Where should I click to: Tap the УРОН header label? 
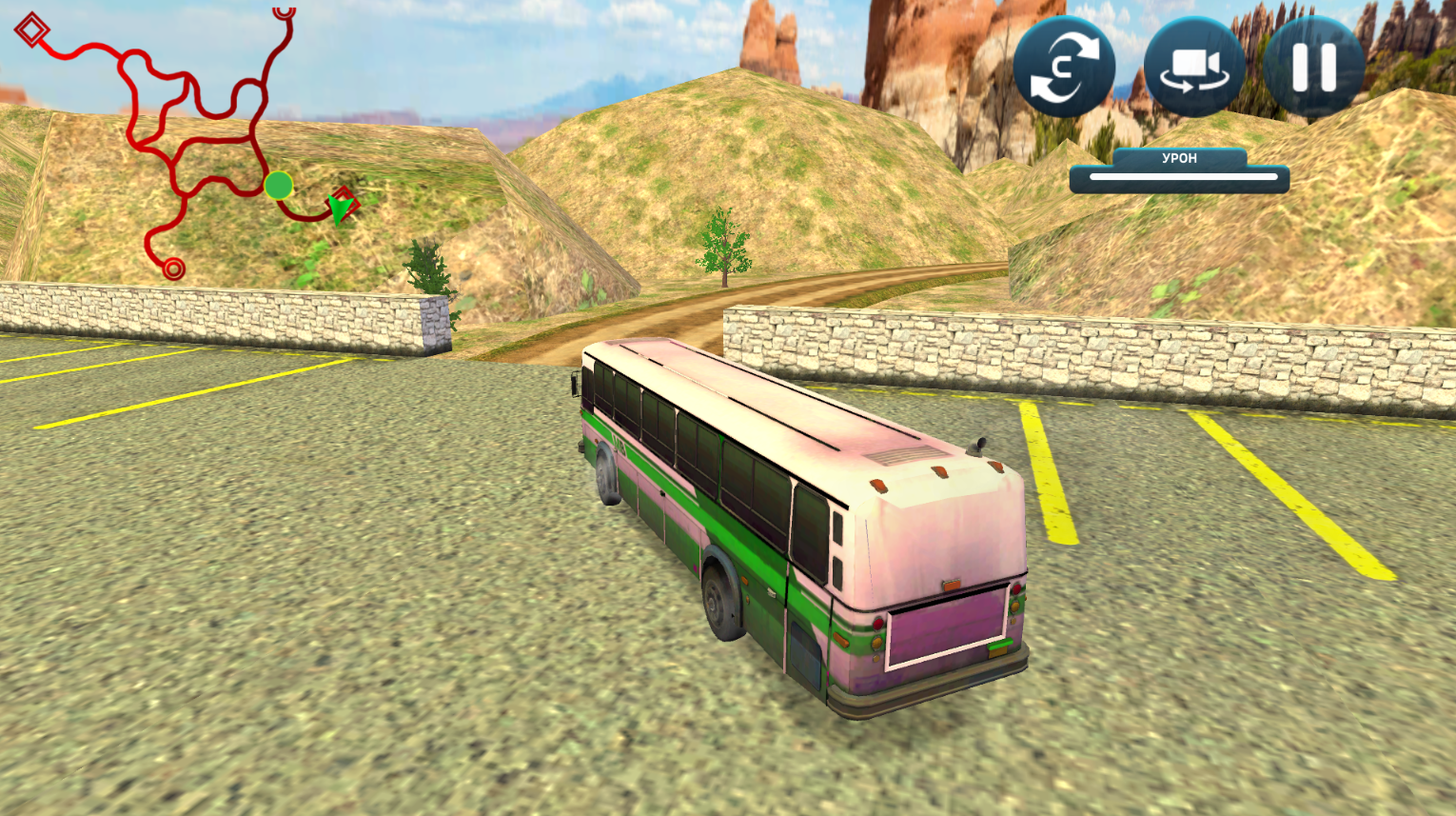1178,158
